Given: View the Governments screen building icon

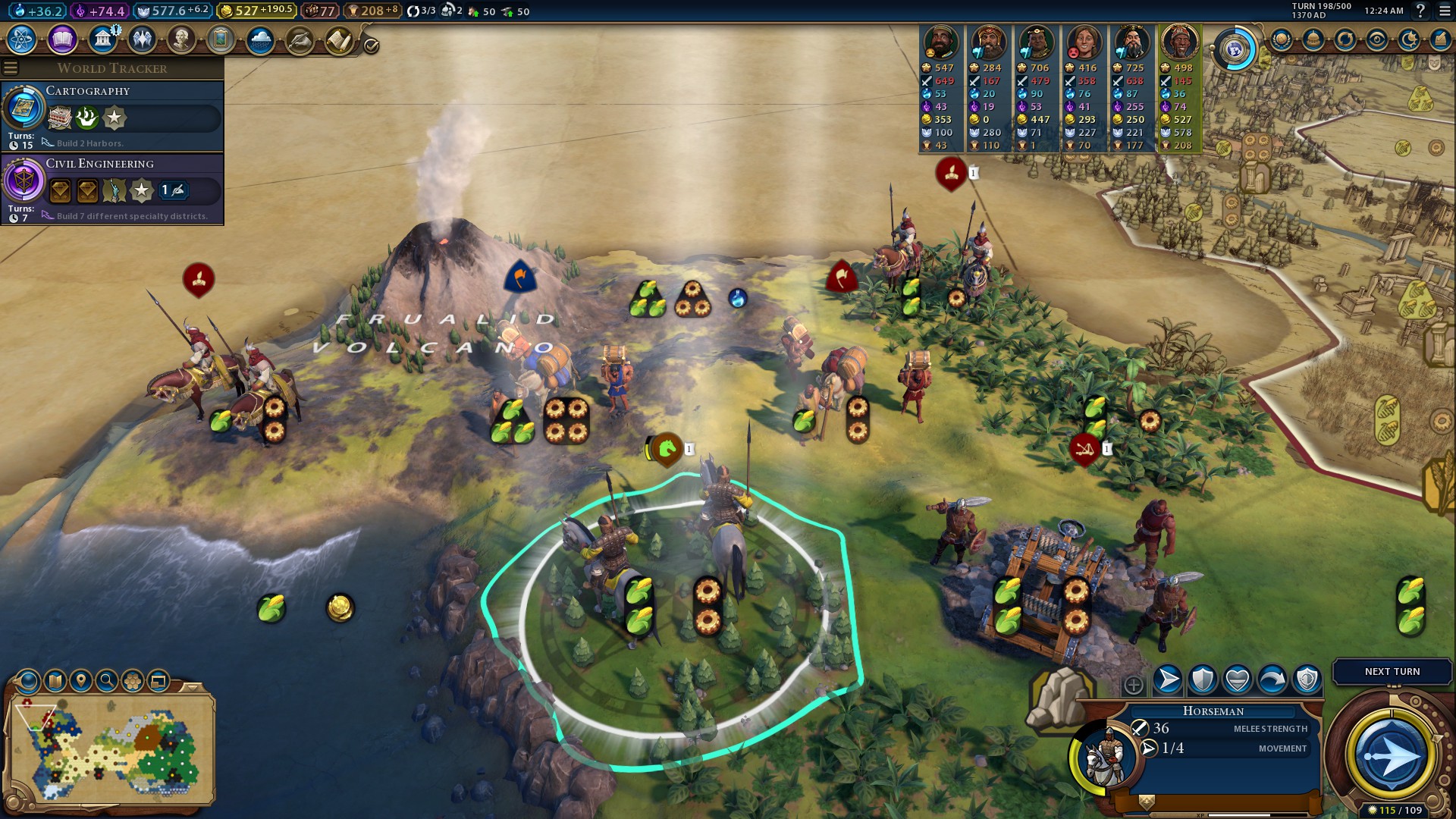Looking at the screenshot, I should click(x=102, y=39).
